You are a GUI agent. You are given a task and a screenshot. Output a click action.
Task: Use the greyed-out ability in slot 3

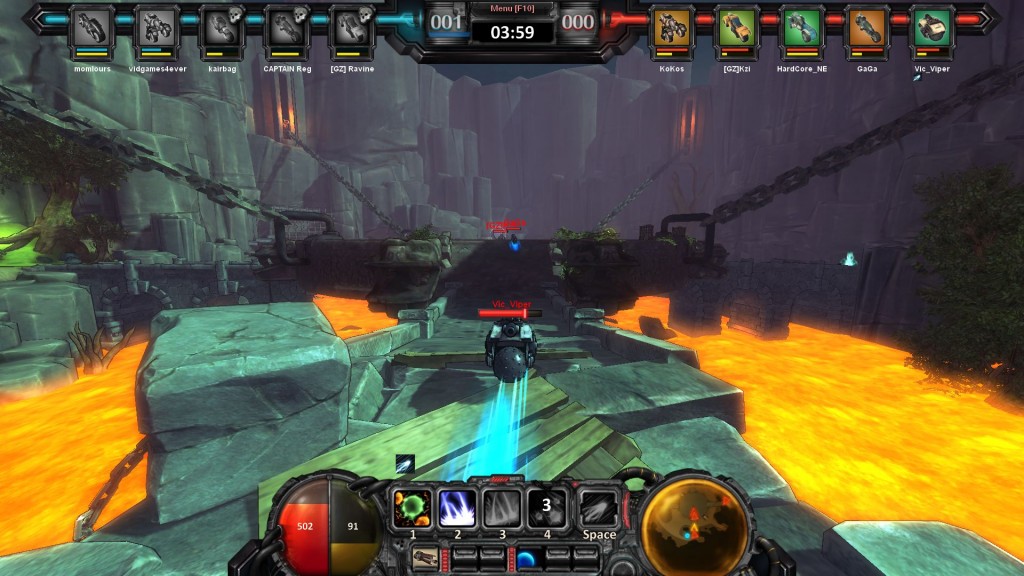tap(502, 507)
